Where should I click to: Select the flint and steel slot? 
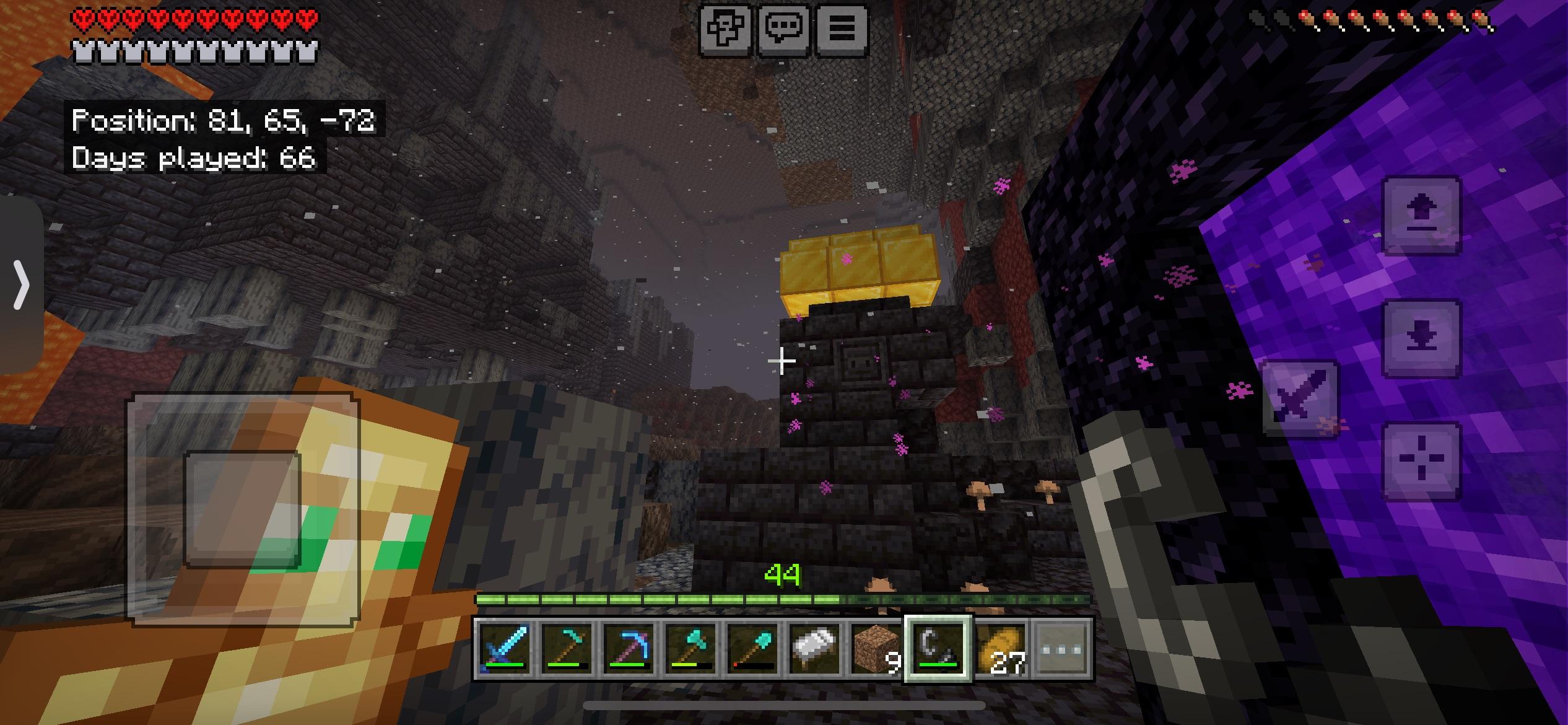tap(938, 649)
